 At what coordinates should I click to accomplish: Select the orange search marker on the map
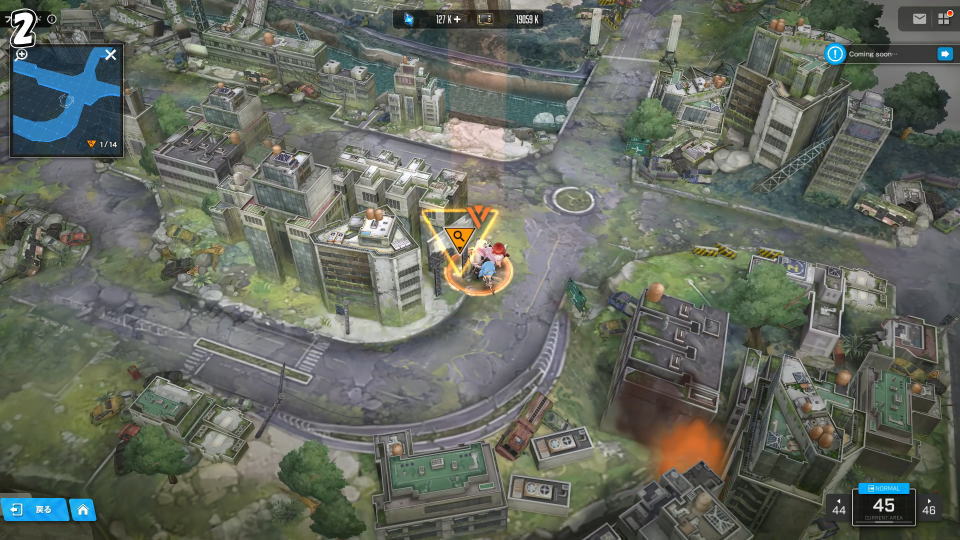(x=461, y=237)
